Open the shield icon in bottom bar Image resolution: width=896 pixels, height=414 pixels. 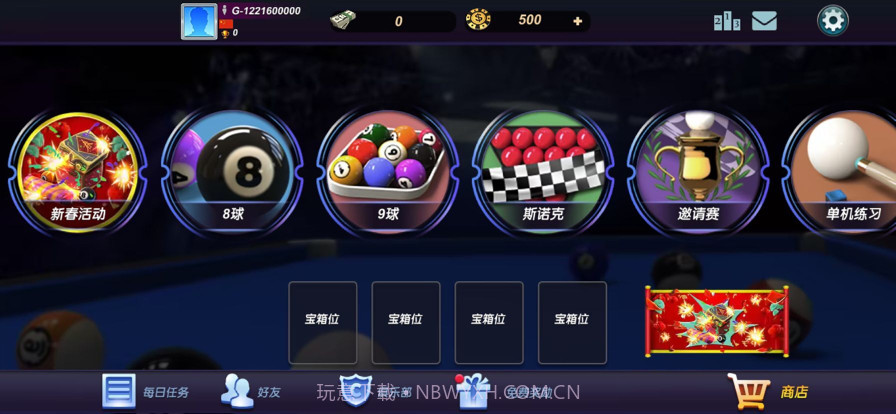pos(356,391)
